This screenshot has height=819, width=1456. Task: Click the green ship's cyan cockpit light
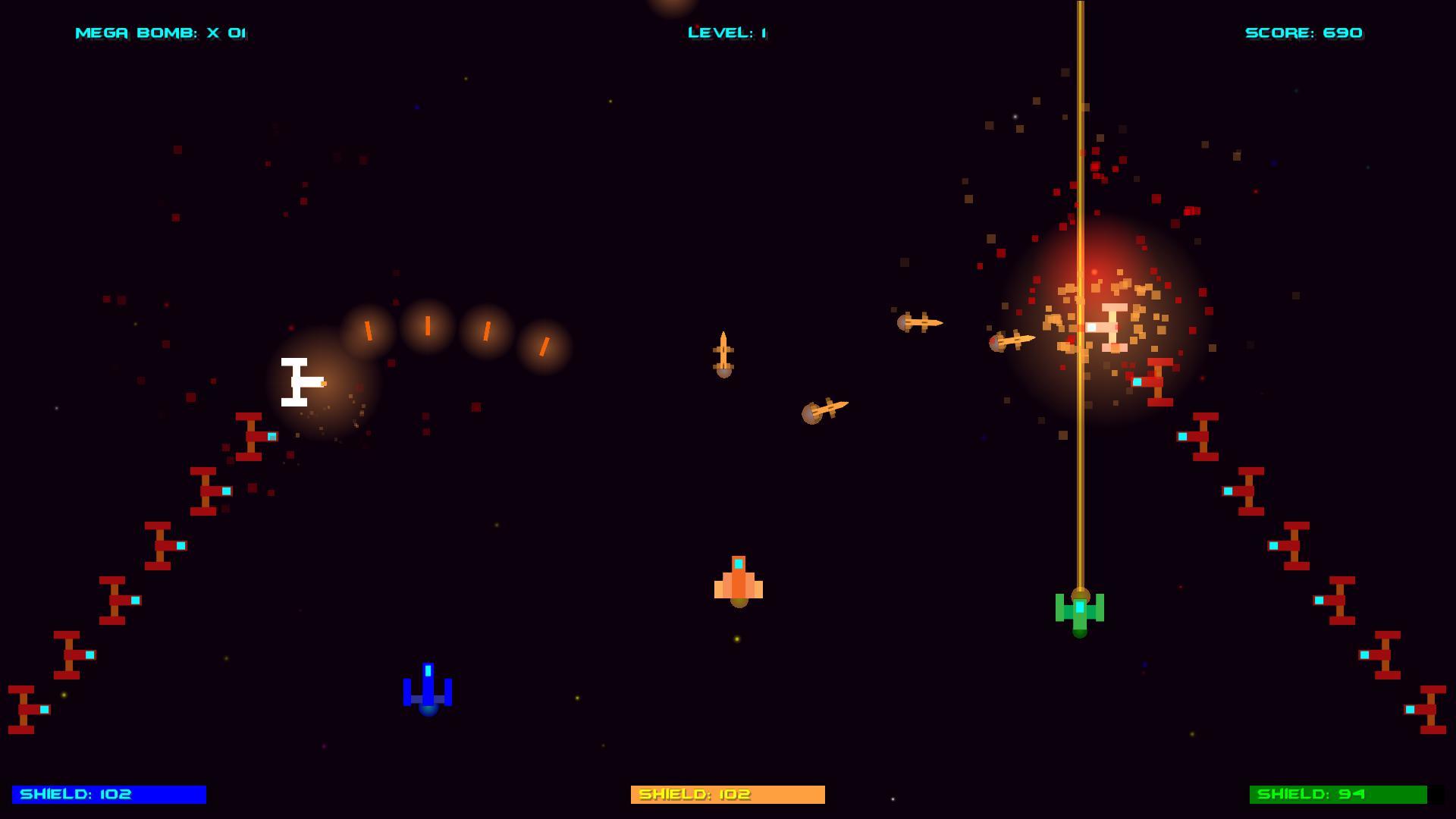pos(1080,607)
